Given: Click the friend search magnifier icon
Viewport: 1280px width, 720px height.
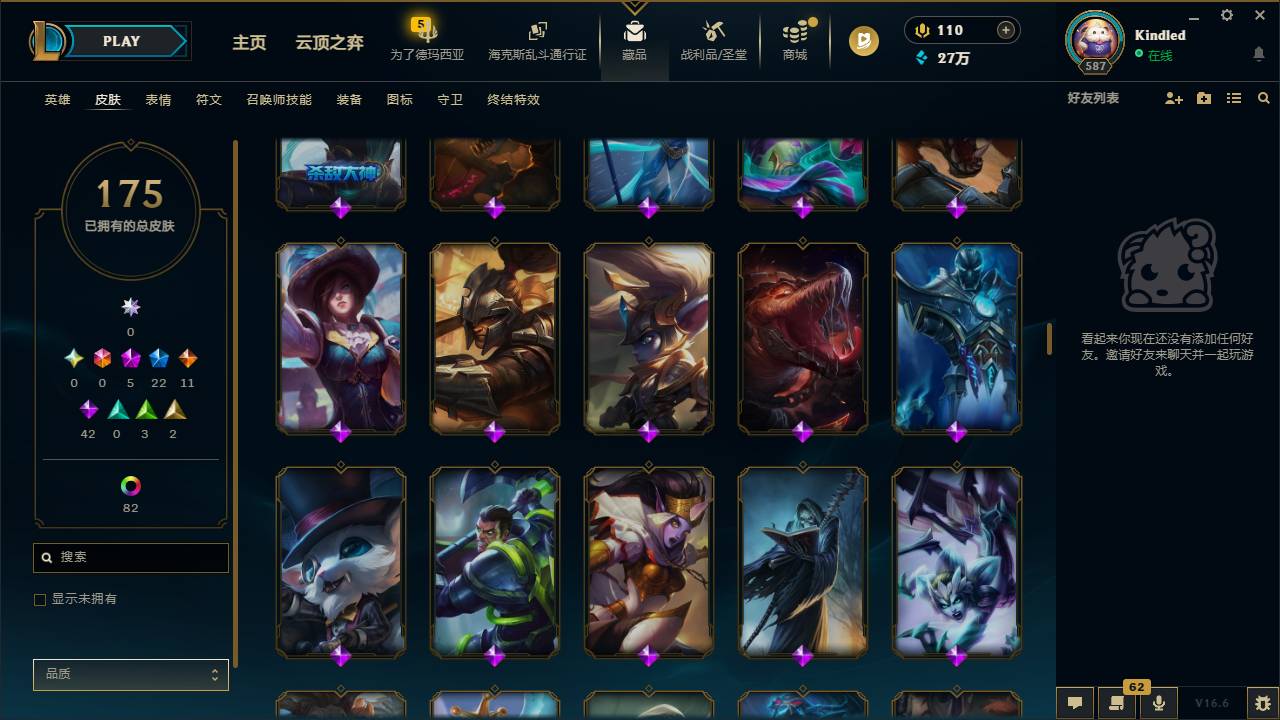Looking at the screenshot, I should (1264, 98).
